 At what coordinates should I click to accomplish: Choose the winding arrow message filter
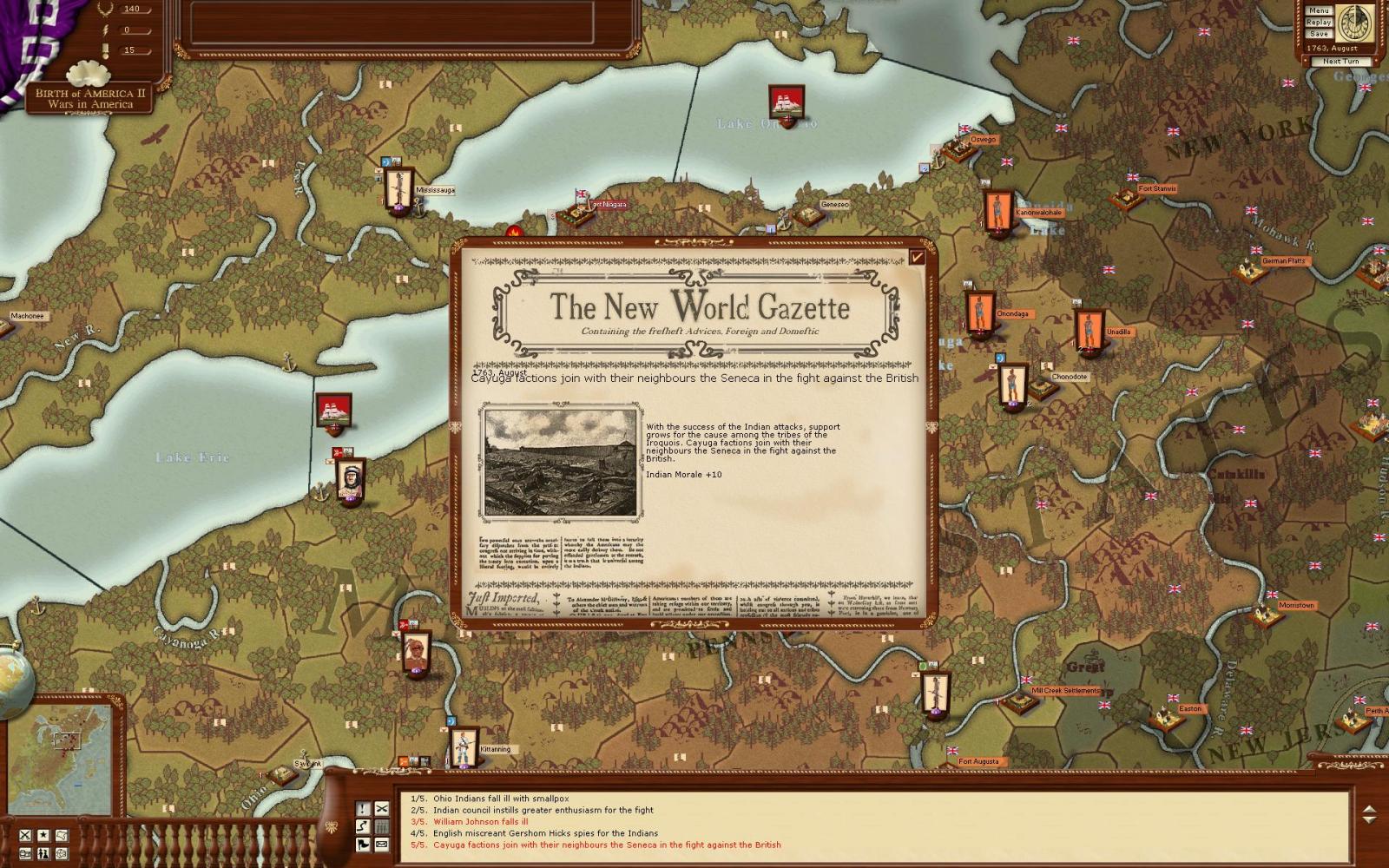click(363, 825)
